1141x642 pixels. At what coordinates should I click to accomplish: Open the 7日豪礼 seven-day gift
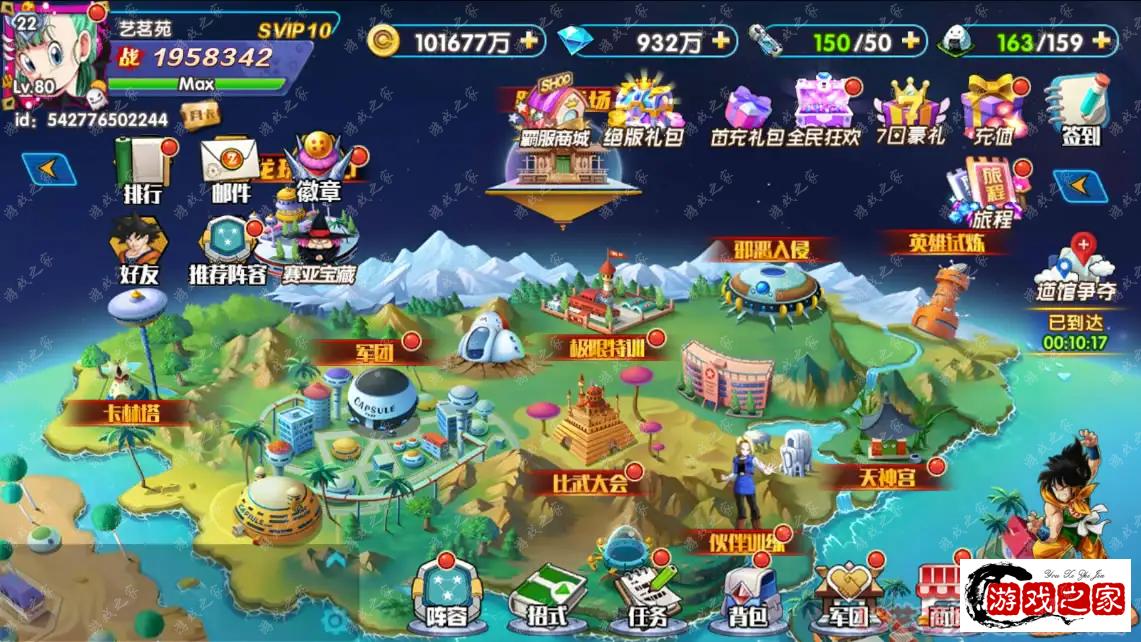click(x=908, y=110)
